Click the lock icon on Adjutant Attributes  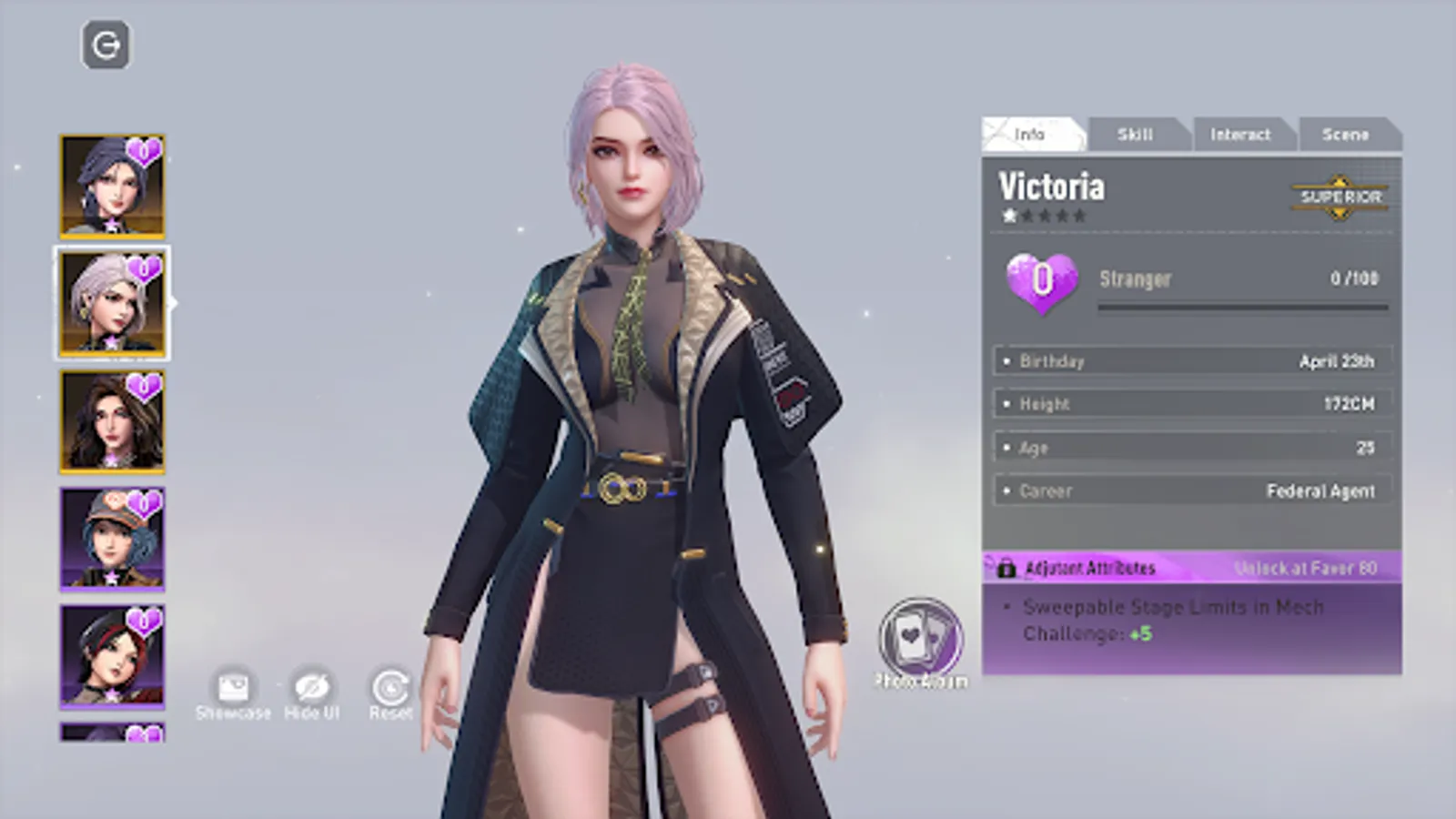(1006, 567)
